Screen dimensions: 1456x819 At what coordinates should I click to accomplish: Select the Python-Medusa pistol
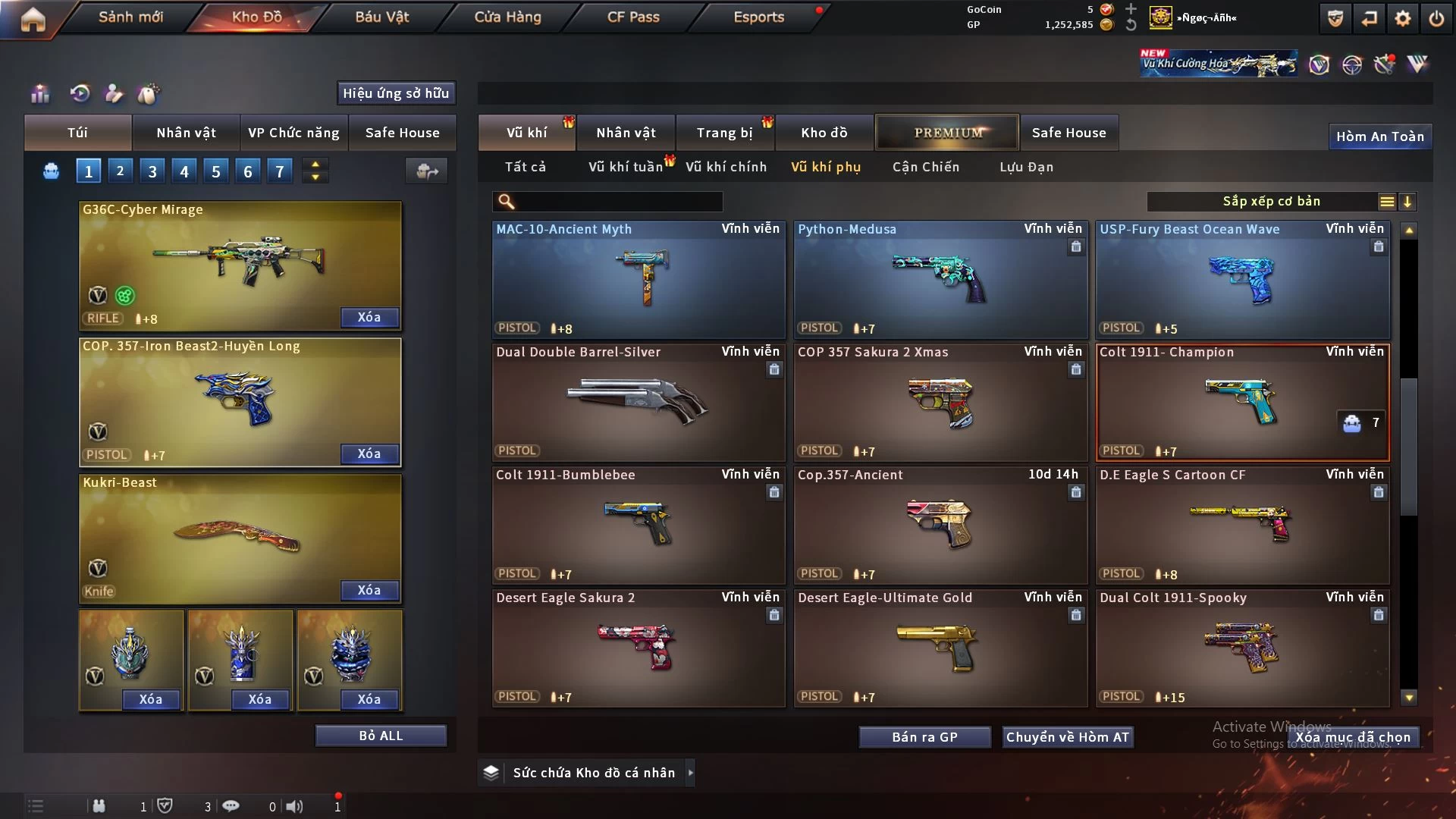coord(939,279)
